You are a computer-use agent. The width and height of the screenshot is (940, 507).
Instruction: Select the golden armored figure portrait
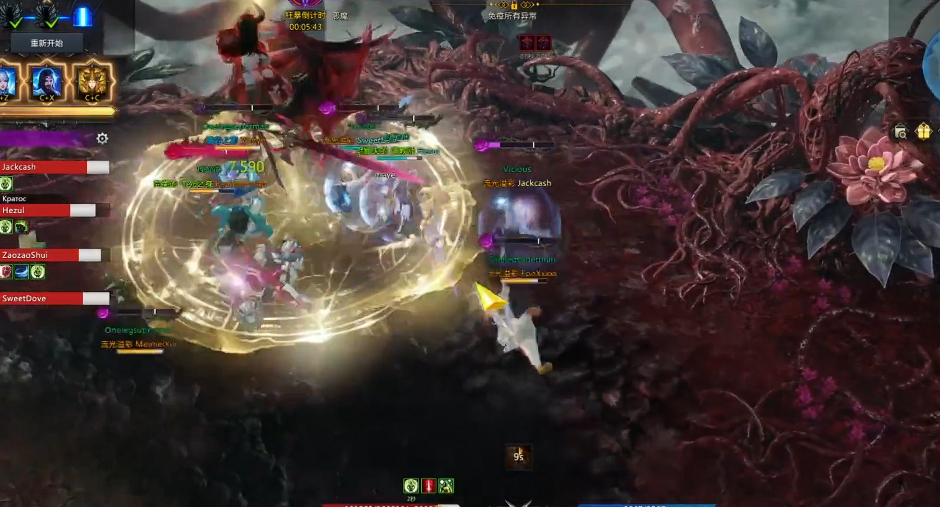(x=92, y=81)
